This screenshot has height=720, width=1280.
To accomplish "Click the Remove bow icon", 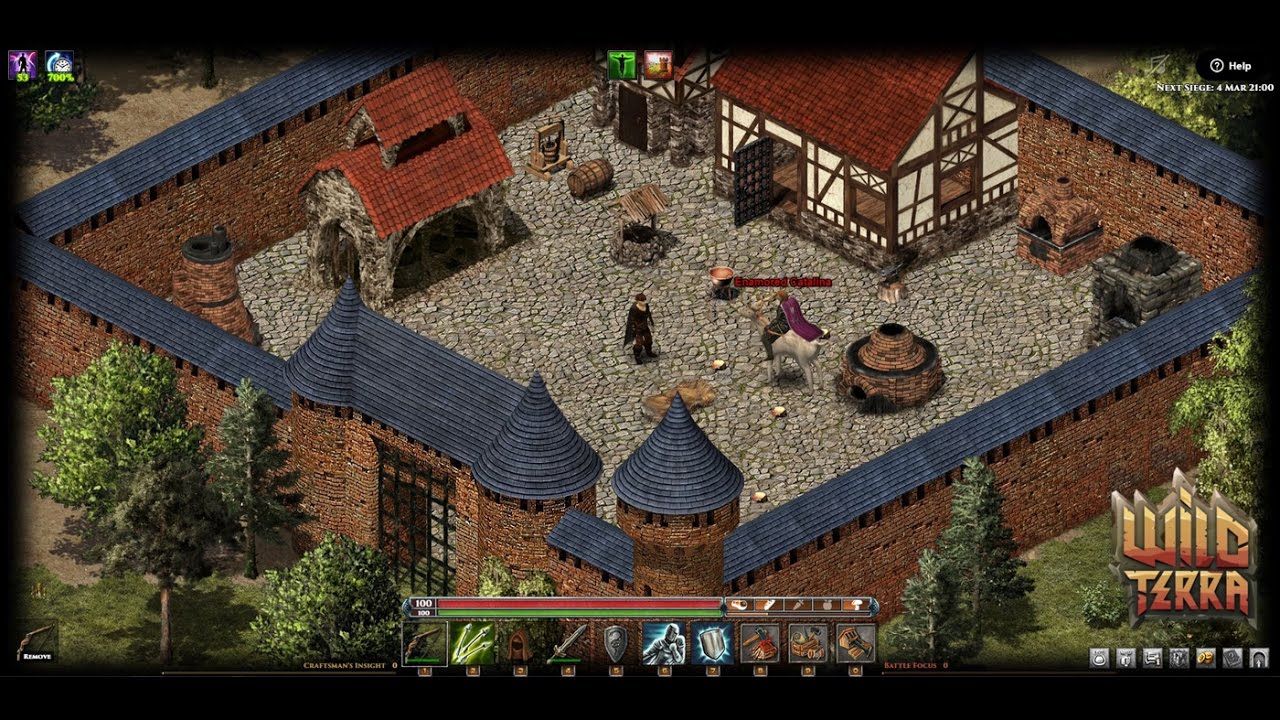I will tap(36, 641).
